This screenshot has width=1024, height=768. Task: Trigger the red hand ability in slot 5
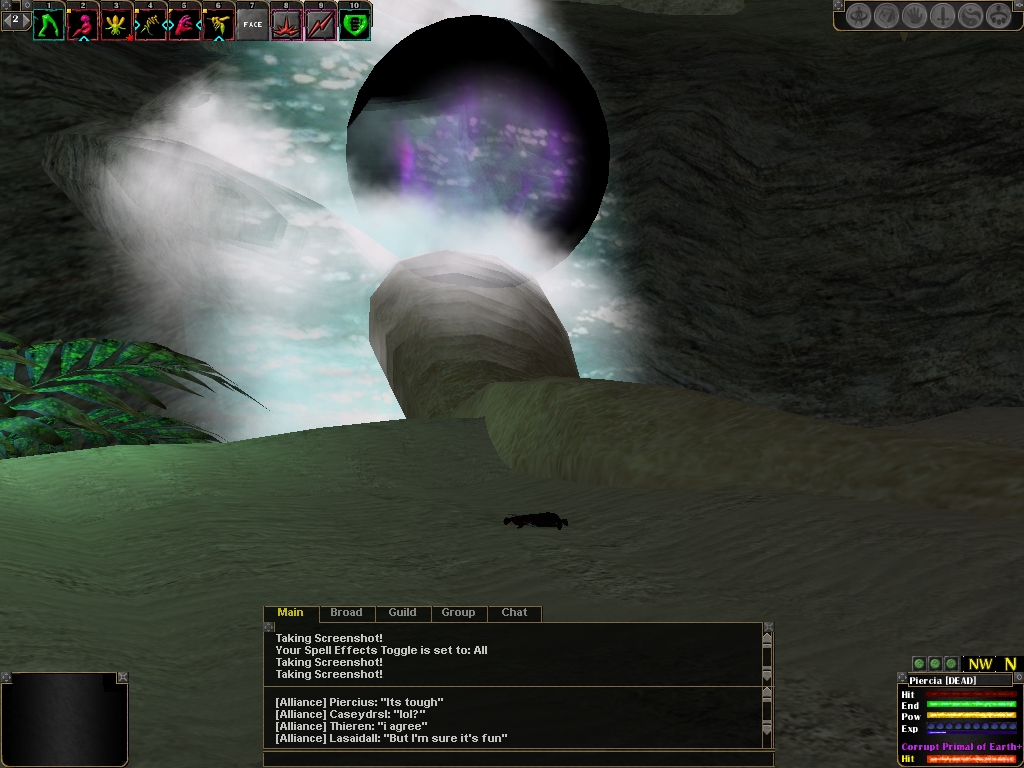[x=184, y=24]
